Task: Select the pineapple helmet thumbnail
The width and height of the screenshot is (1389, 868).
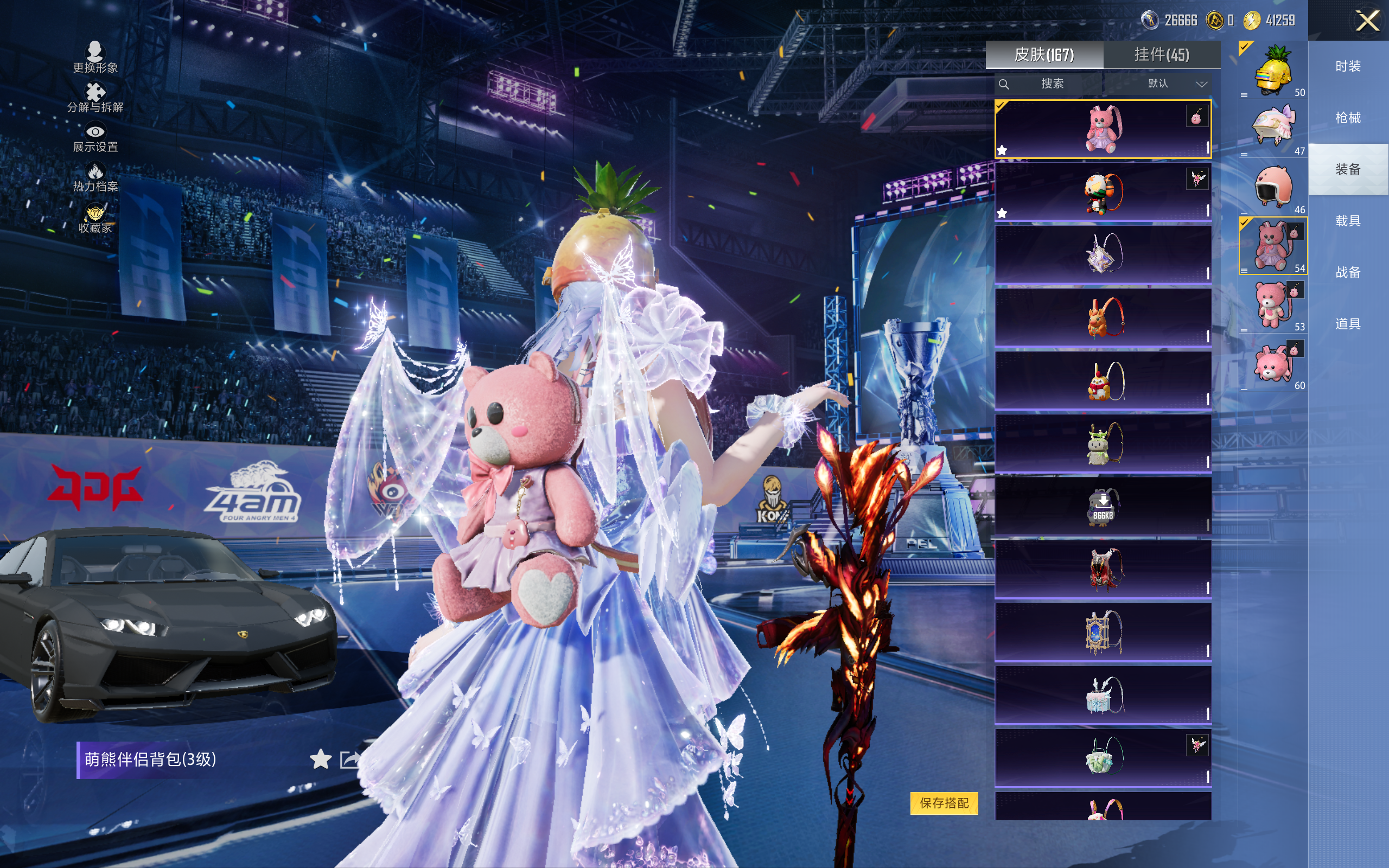Action: (1273, 71)
